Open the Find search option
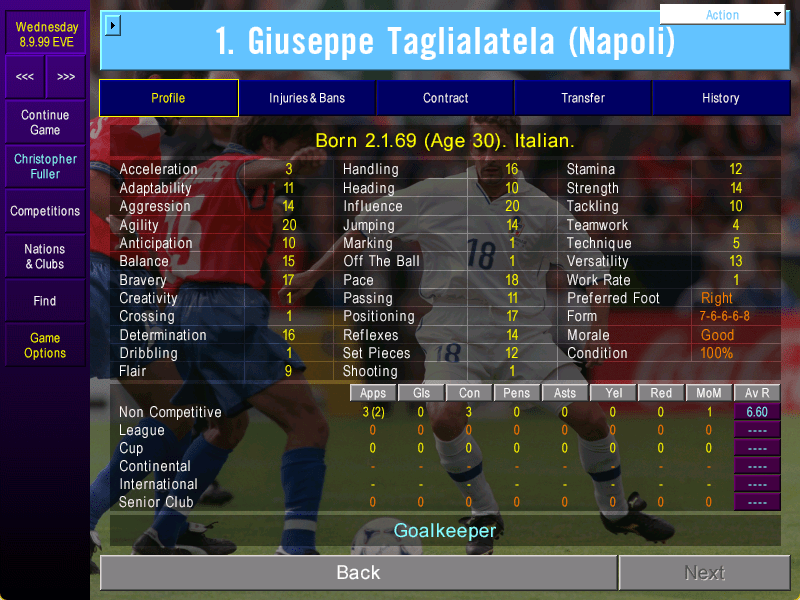 [x=45, y=300]
